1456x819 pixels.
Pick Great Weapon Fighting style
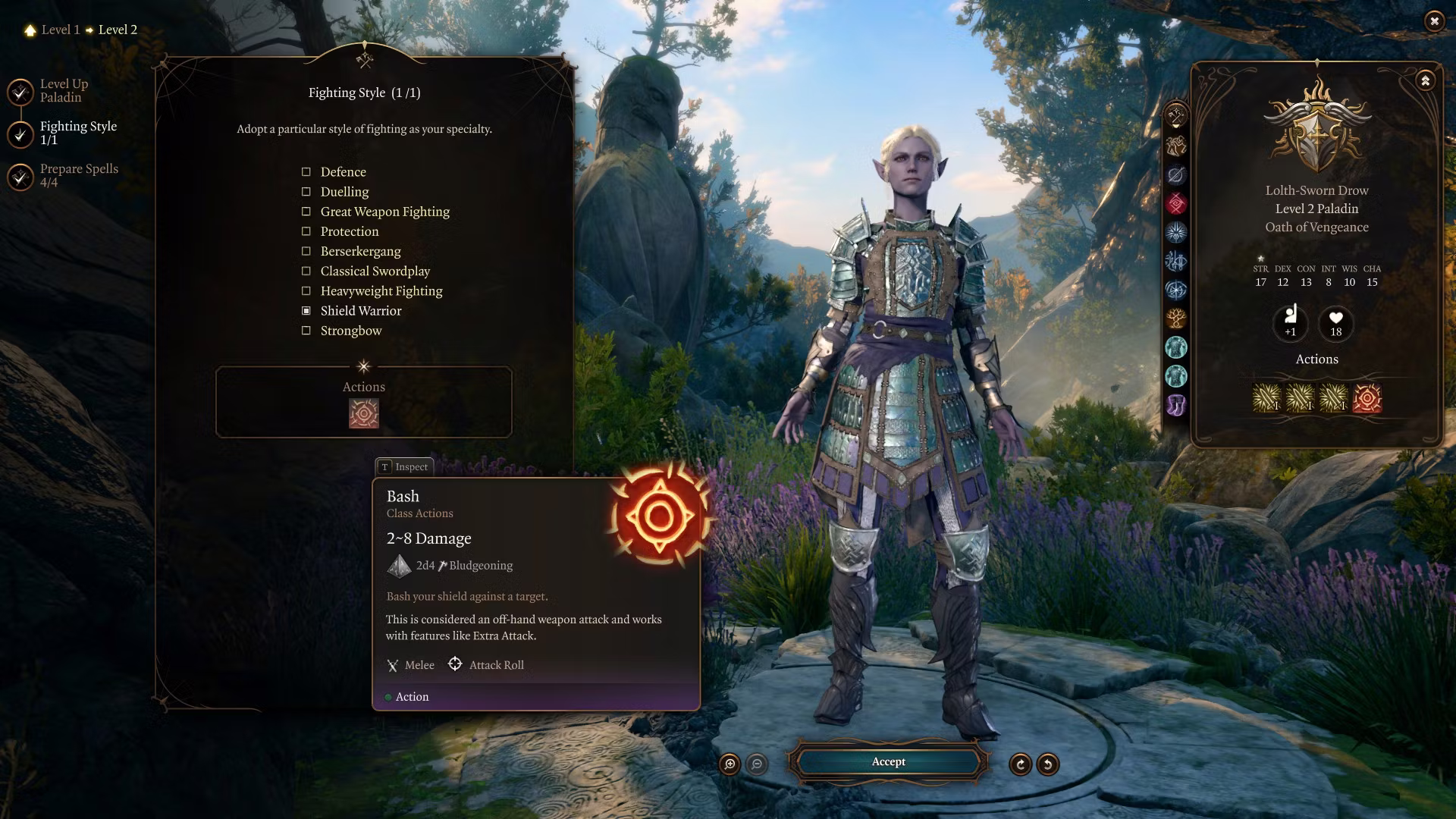tap(306, 212)
